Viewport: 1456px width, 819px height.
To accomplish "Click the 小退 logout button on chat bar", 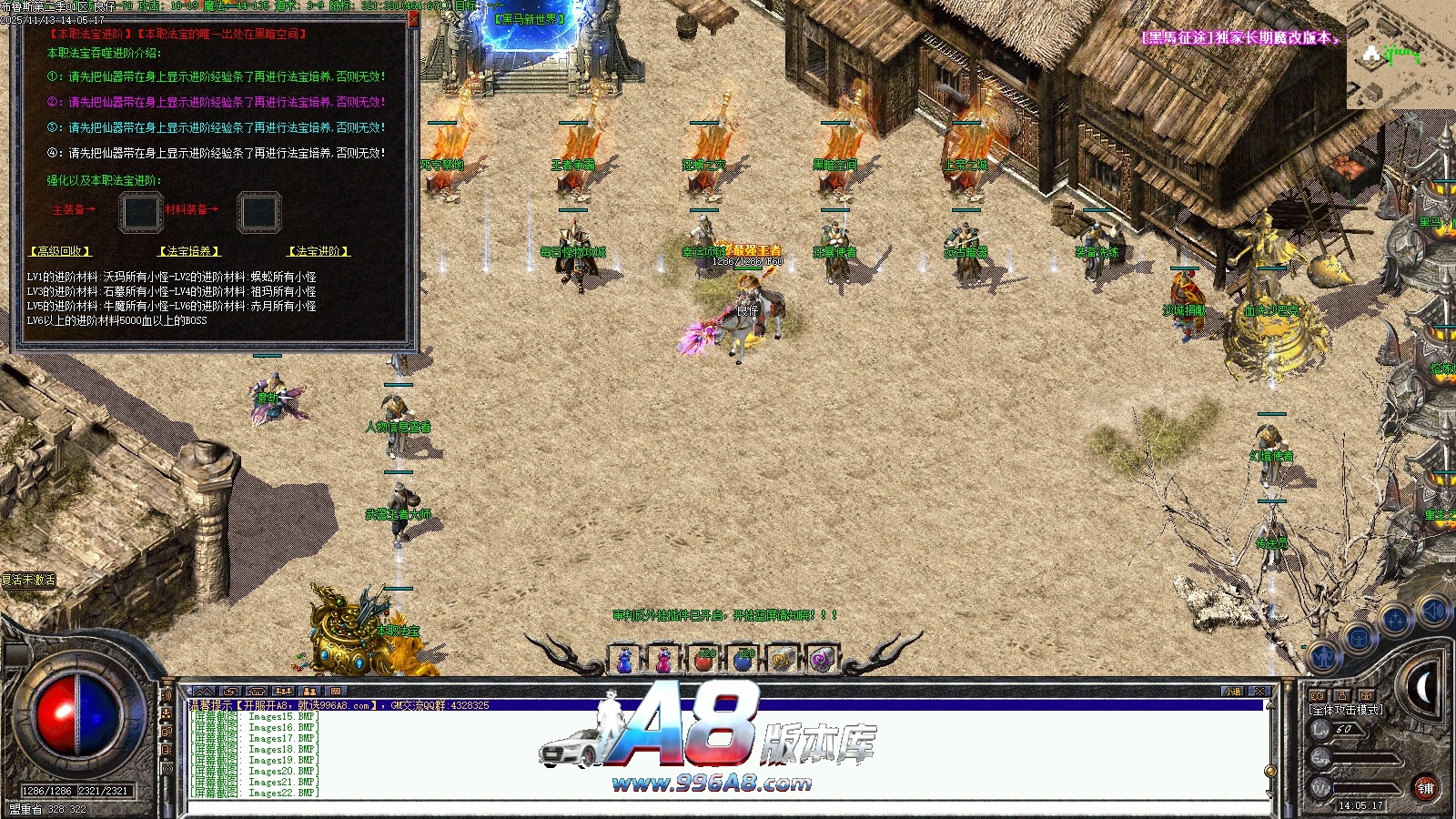I will pyautogui.click(x=1232, y=692).
